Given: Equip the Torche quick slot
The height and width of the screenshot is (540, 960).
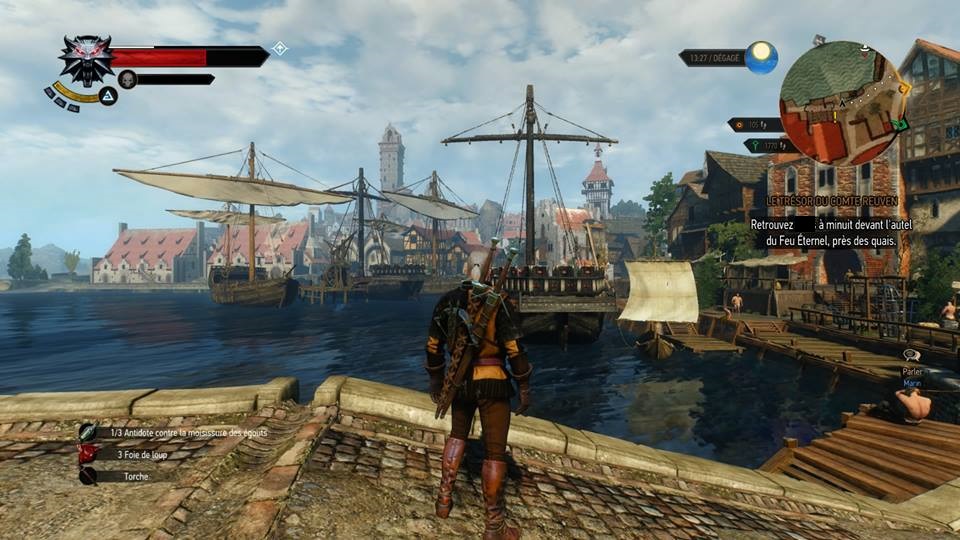Looking at the screenshot, I should [x=89, y=476].
